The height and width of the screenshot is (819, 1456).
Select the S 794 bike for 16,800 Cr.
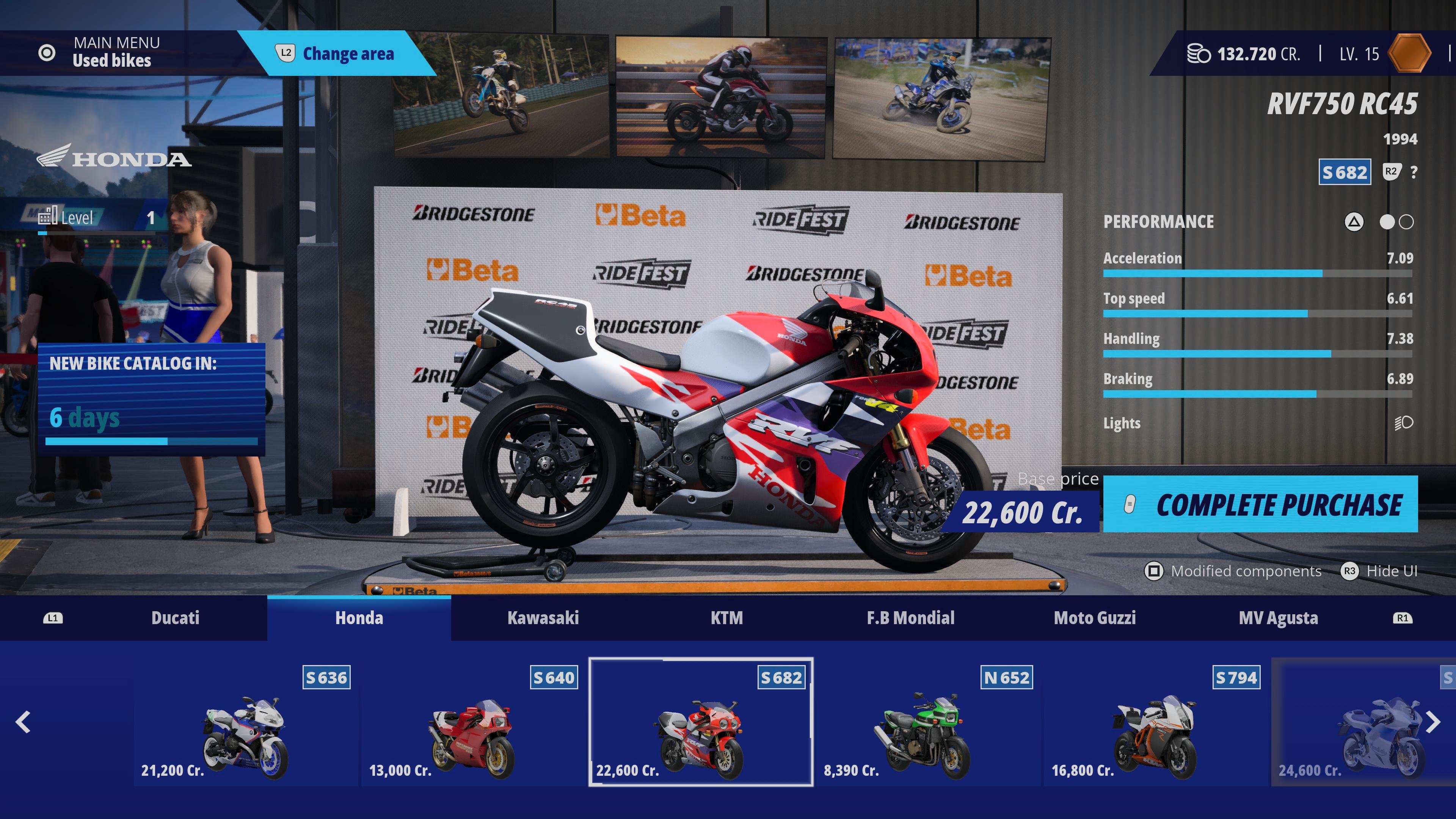coord(1155,722)
